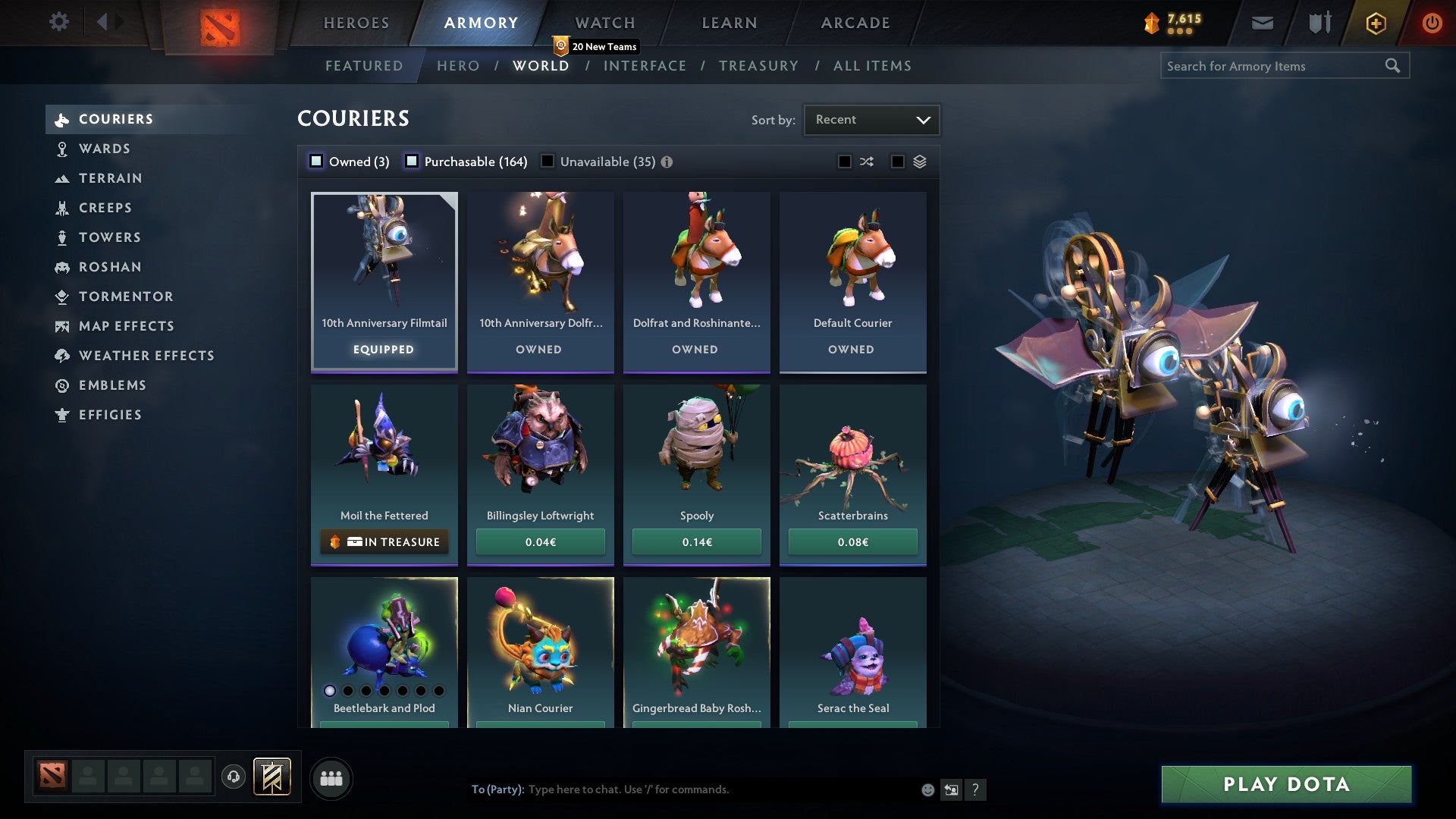Image resolution: width=1456 pixels, height=819 pixels.
Task: Open the Weather Effects section
Action: point(61,356)
